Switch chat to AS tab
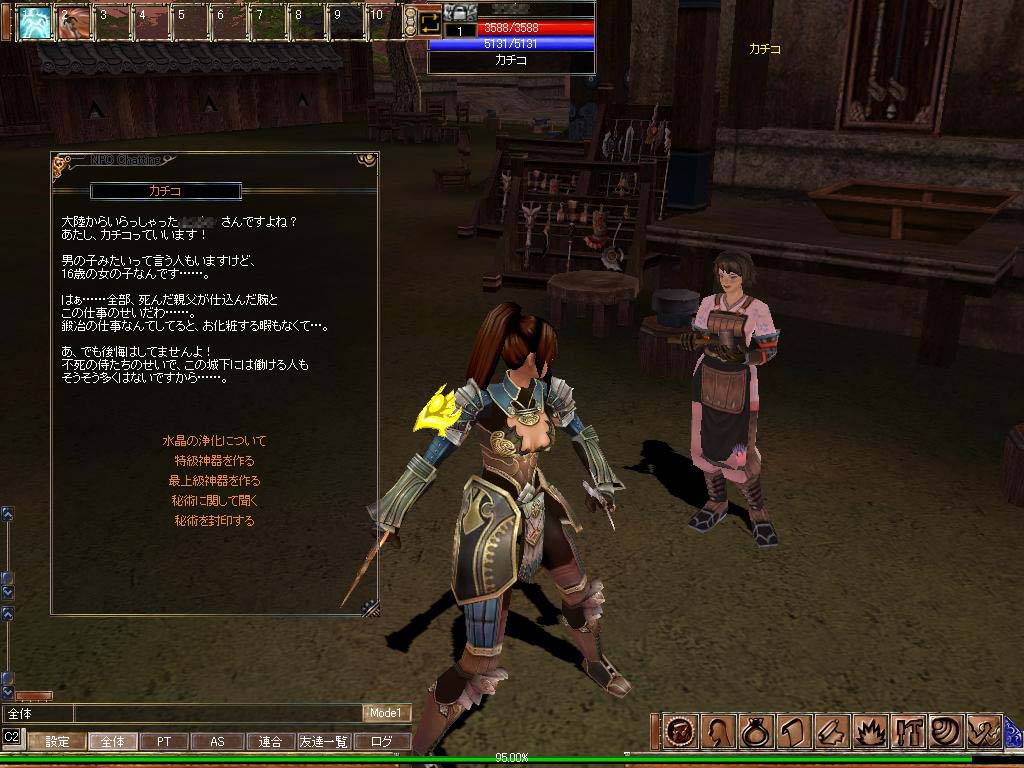Screen dimensions: 1024x768 coord(217,742)
